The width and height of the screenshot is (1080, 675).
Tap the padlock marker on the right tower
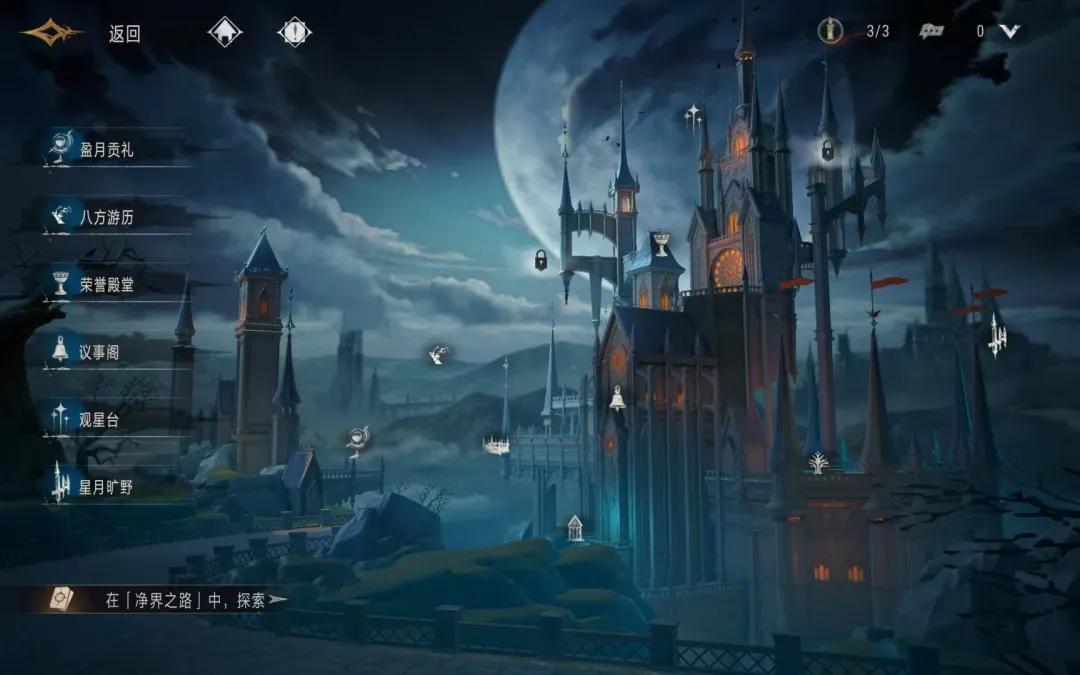pyautogui.click(x=828, y=151)
